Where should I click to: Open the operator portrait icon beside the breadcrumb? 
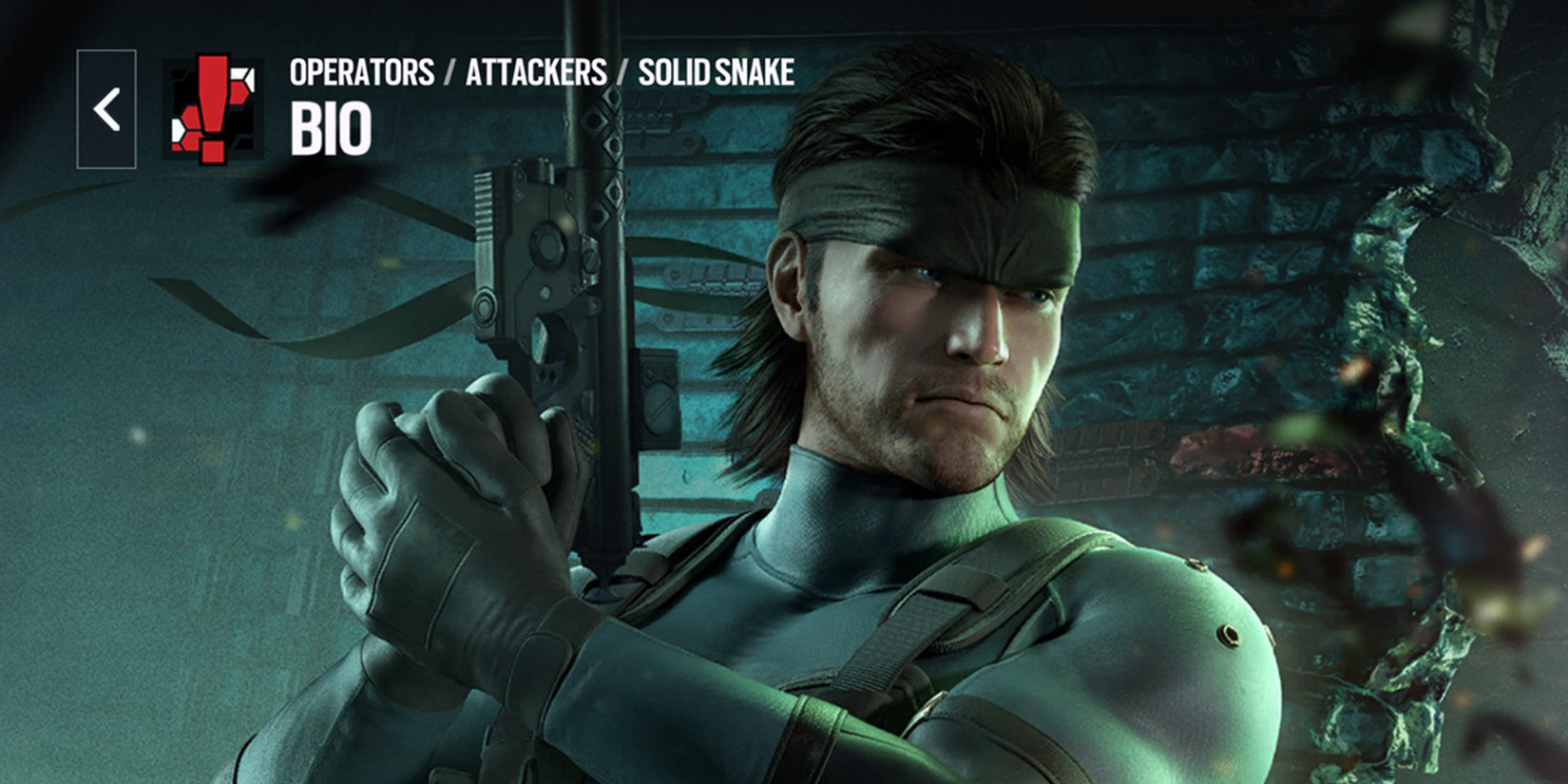tap(211, 109)
